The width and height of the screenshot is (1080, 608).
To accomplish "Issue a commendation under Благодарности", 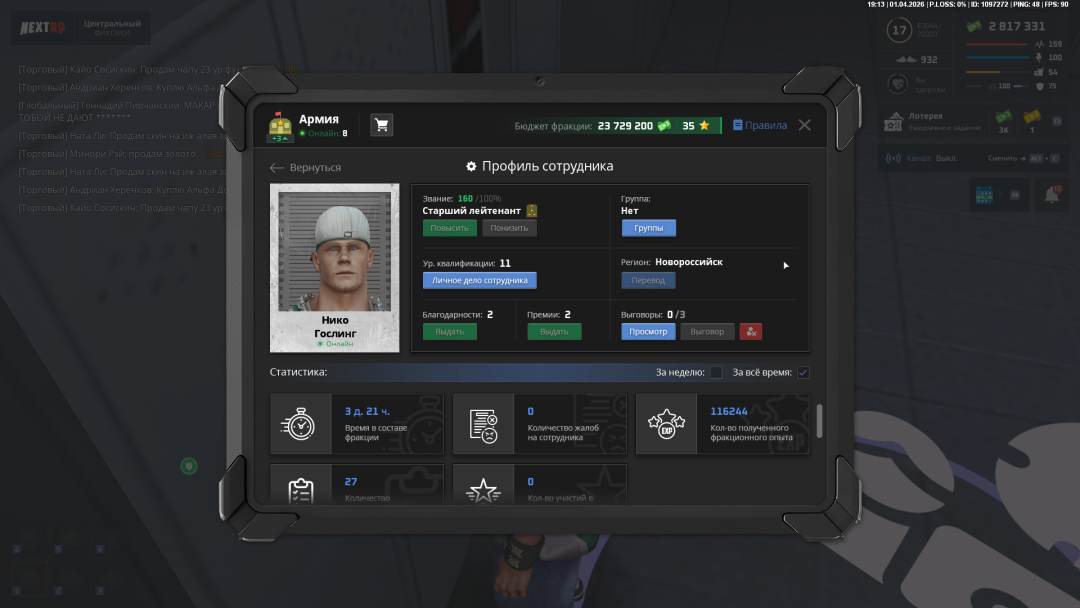I will click(449, 331).
